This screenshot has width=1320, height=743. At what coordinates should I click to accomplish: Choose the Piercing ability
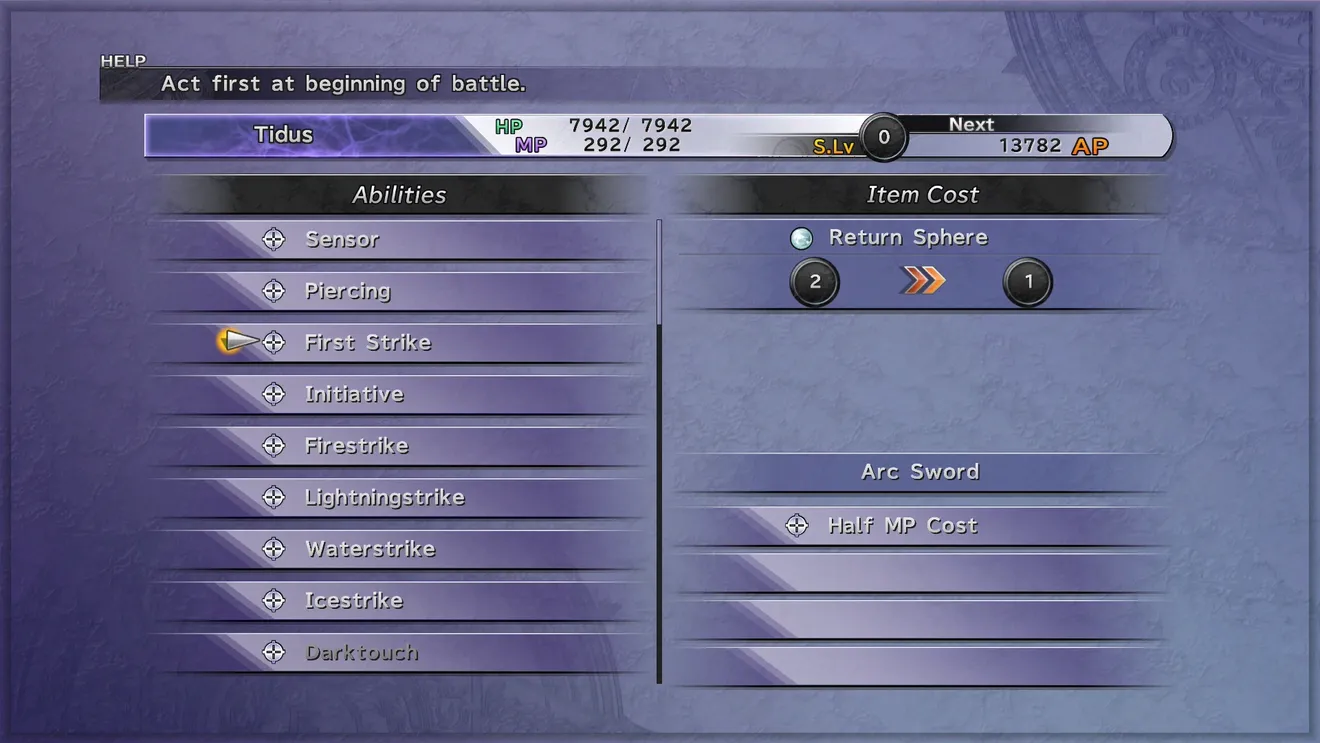(x=347, y=292)
